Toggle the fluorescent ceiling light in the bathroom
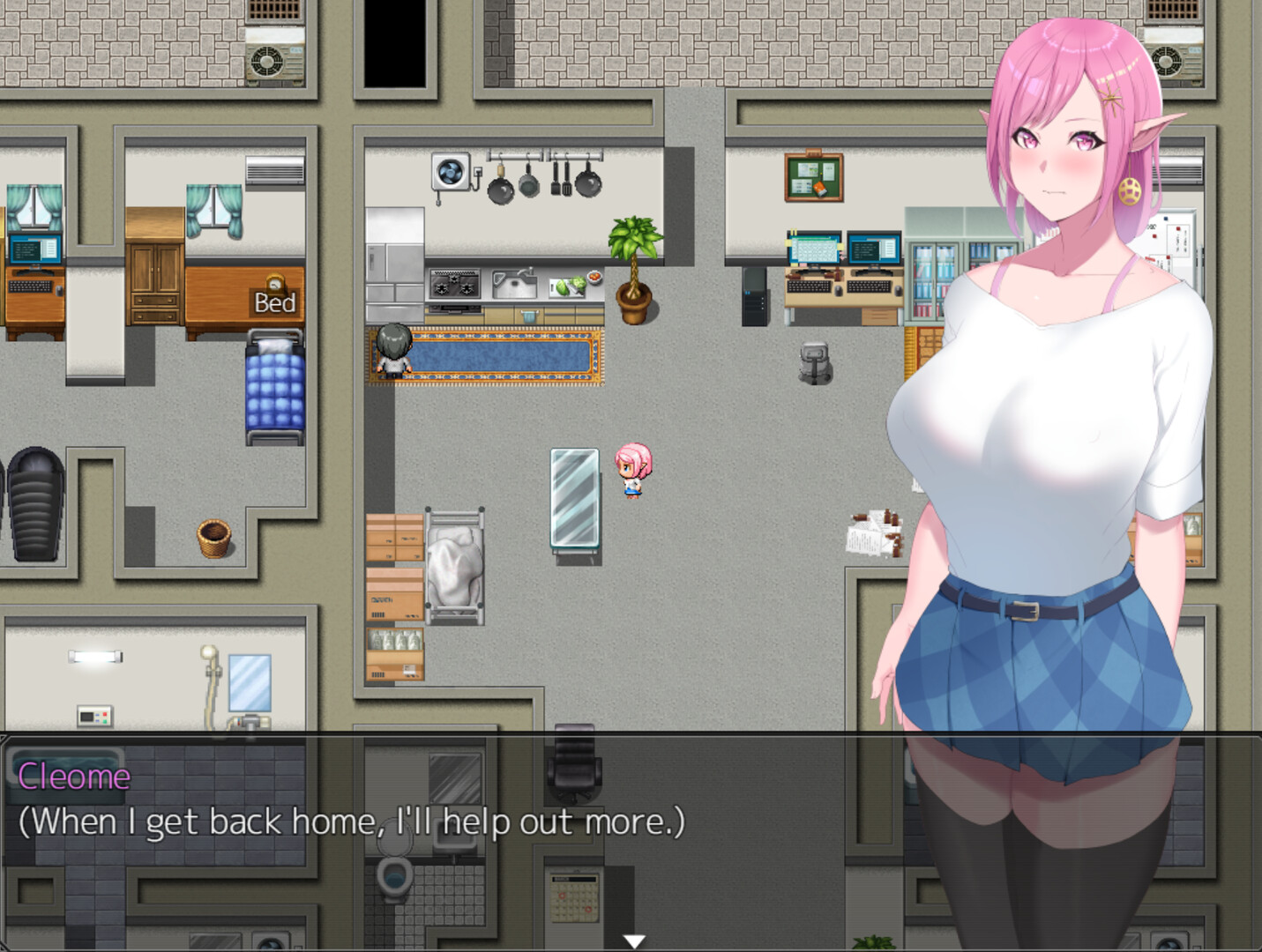Screen dimensions: 1262x952 point(95,656)
